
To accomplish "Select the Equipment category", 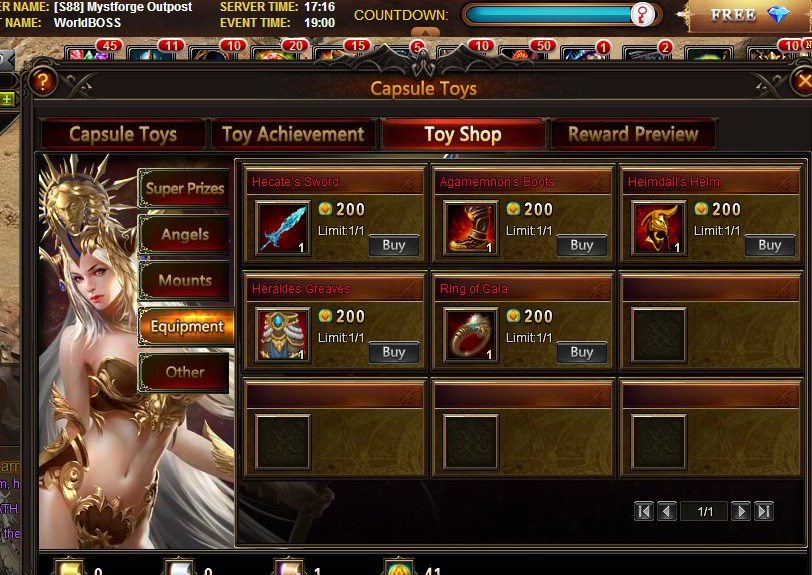I will coord(187,326).
